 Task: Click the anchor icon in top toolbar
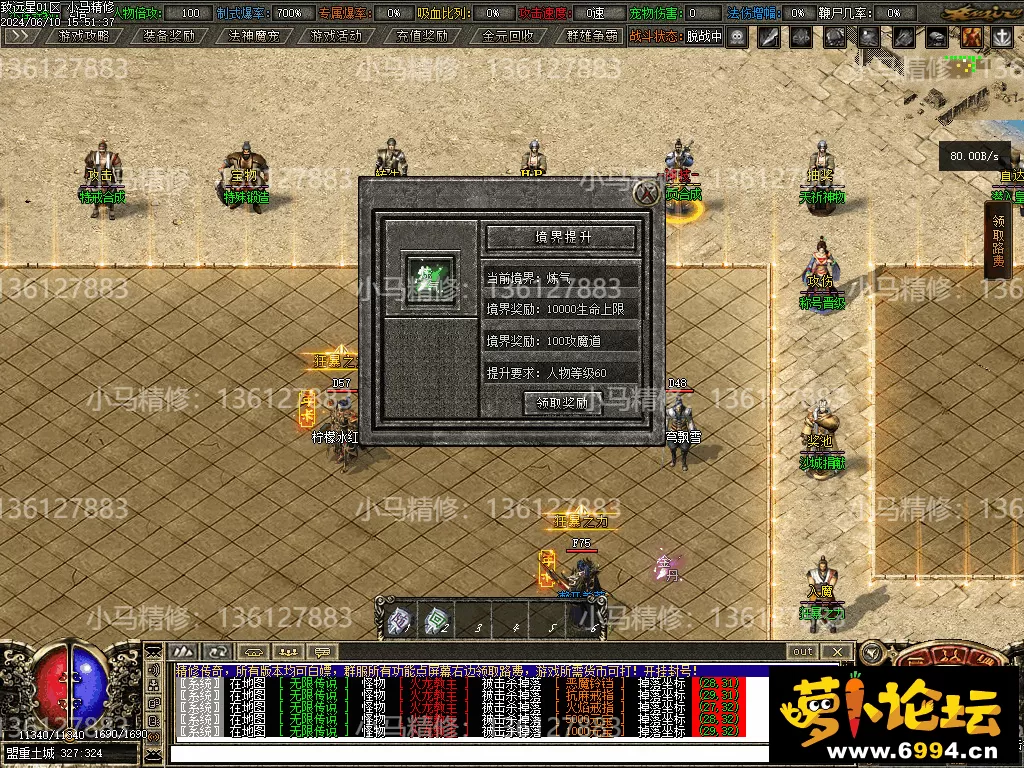tap(1001, 37)
